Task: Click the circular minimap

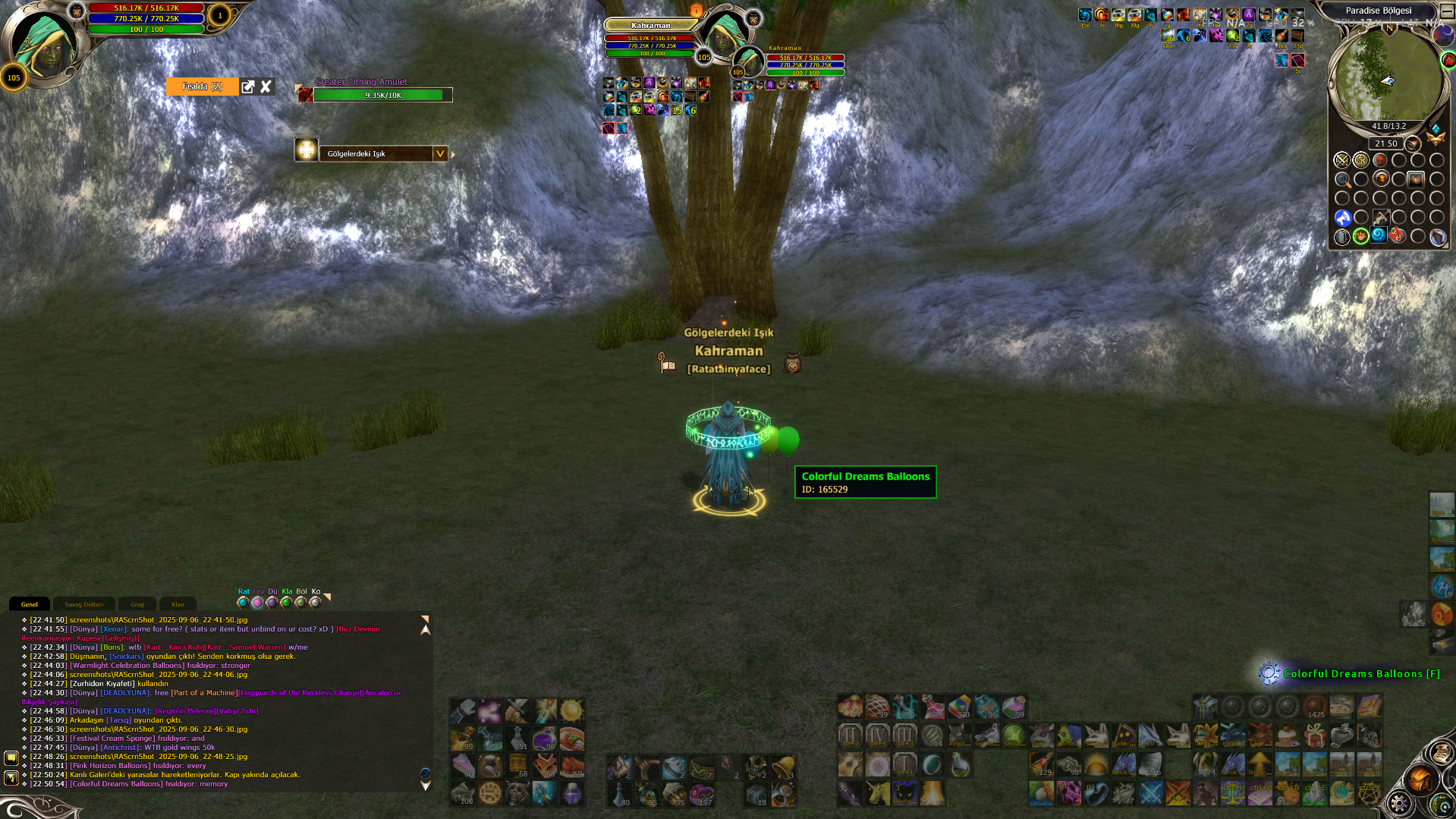Action: (x=1387, y=76)
